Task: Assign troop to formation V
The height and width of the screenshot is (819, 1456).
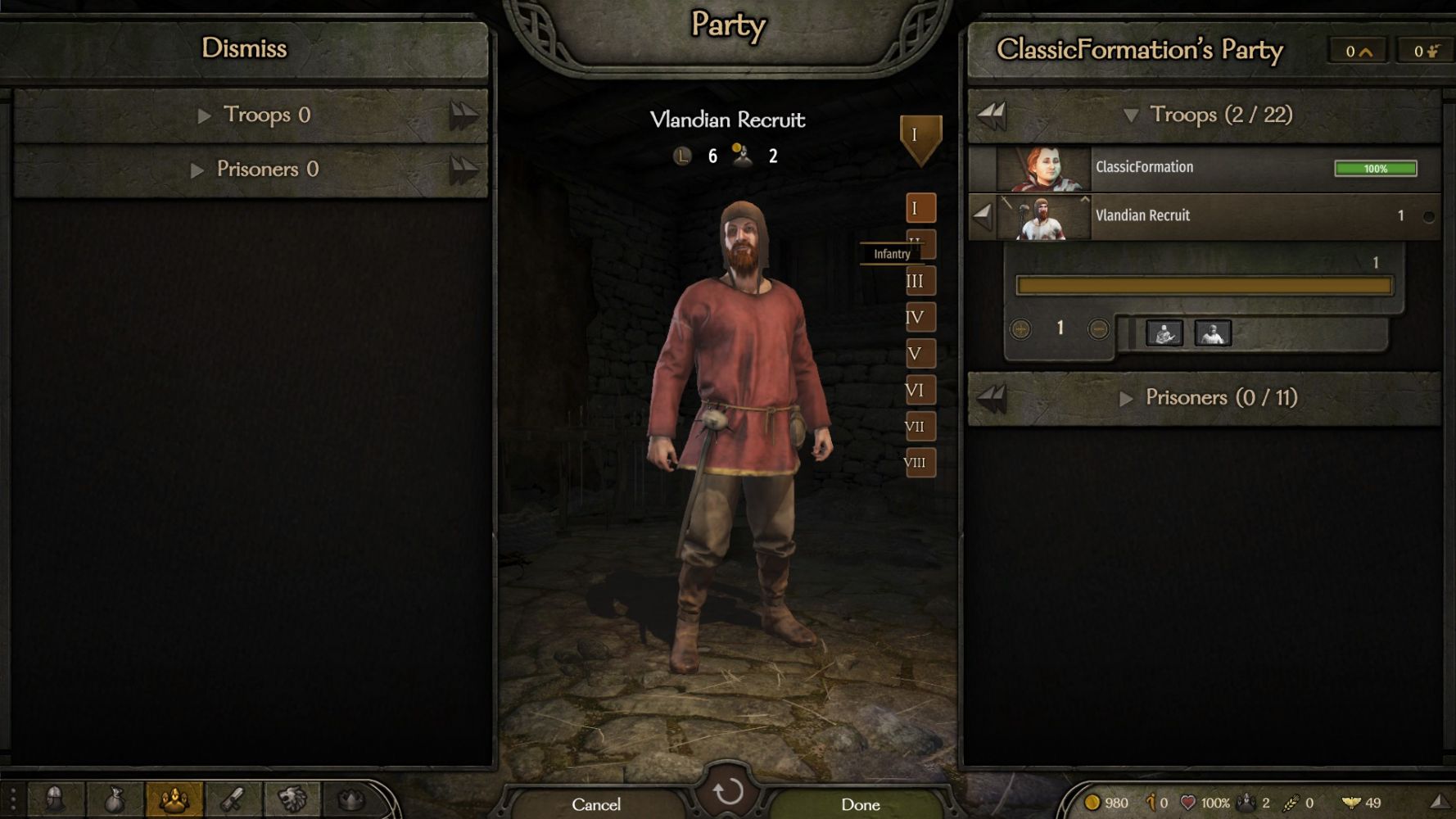Action: tap(920, 354)
